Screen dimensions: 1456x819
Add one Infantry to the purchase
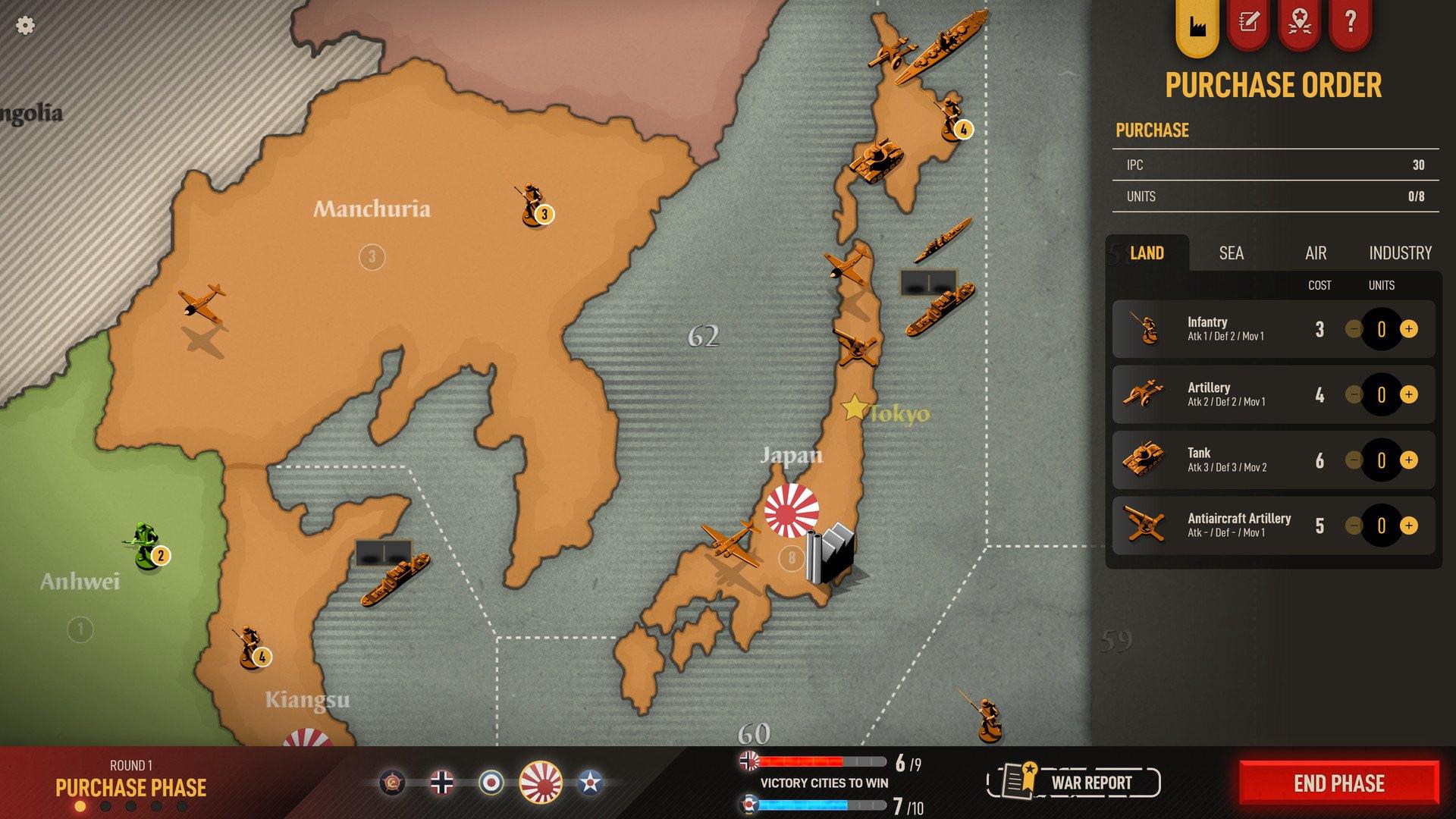point(1409,329)
